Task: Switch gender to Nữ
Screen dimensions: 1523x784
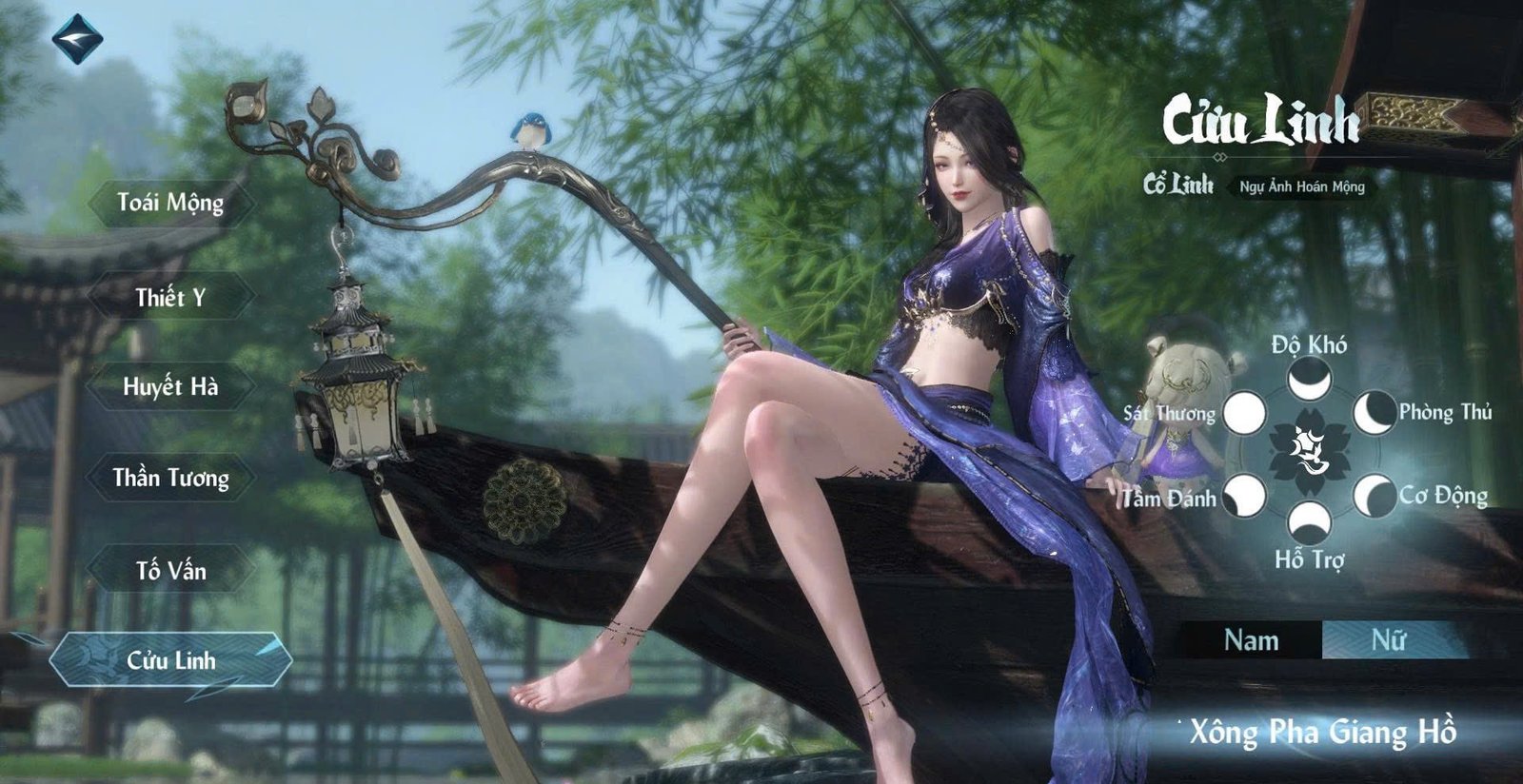Action: pyautogui.click(x=1388, y=640)
